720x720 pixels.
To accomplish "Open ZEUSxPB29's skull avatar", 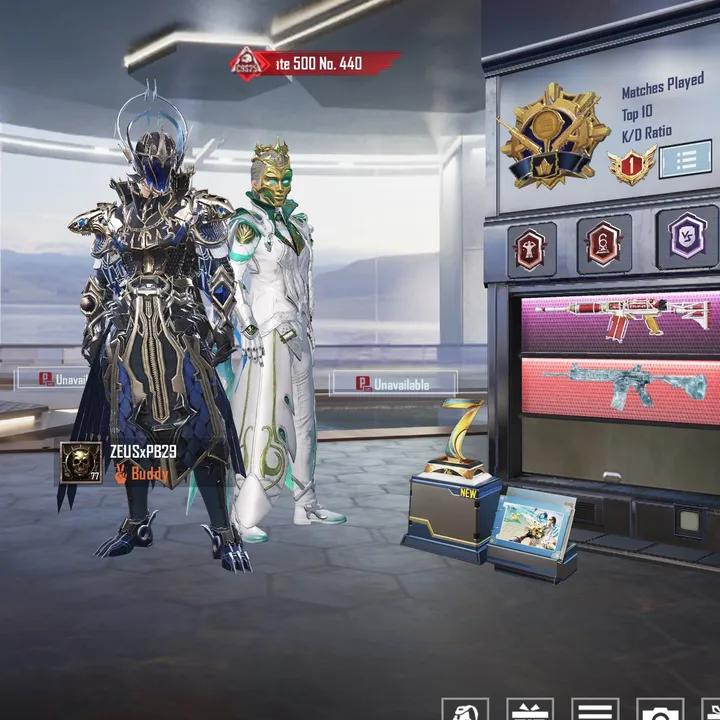I will [81, 463].
